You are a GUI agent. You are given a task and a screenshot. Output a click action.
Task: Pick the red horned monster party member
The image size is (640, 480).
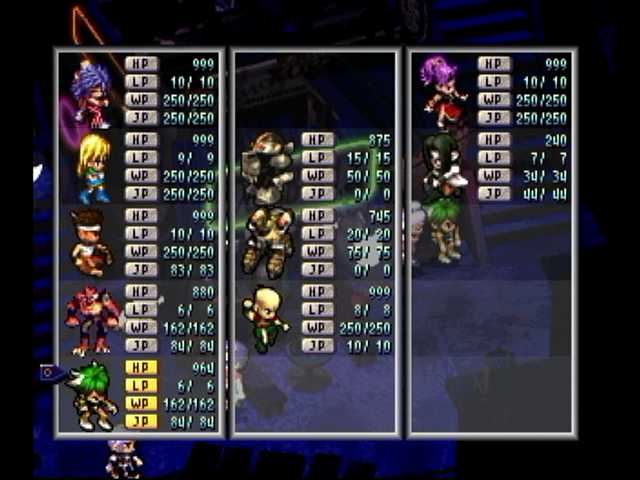click(x=92, y=318)
